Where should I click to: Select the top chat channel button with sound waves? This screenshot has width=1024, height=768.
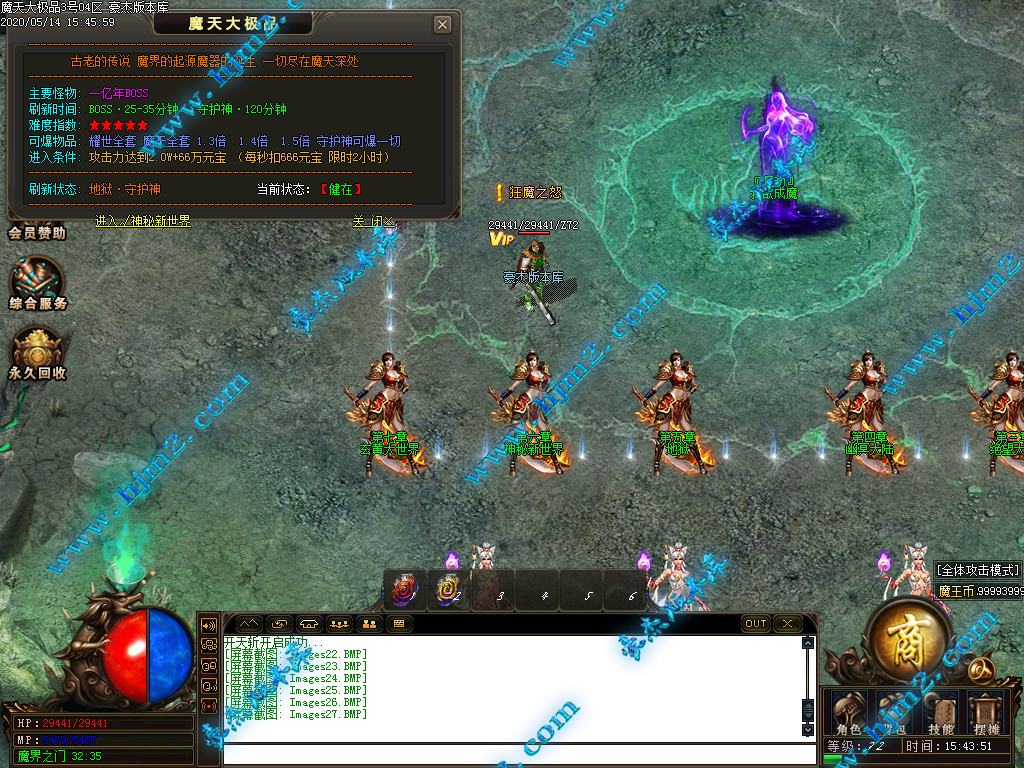pyautogui.click(x=209, y=625)
